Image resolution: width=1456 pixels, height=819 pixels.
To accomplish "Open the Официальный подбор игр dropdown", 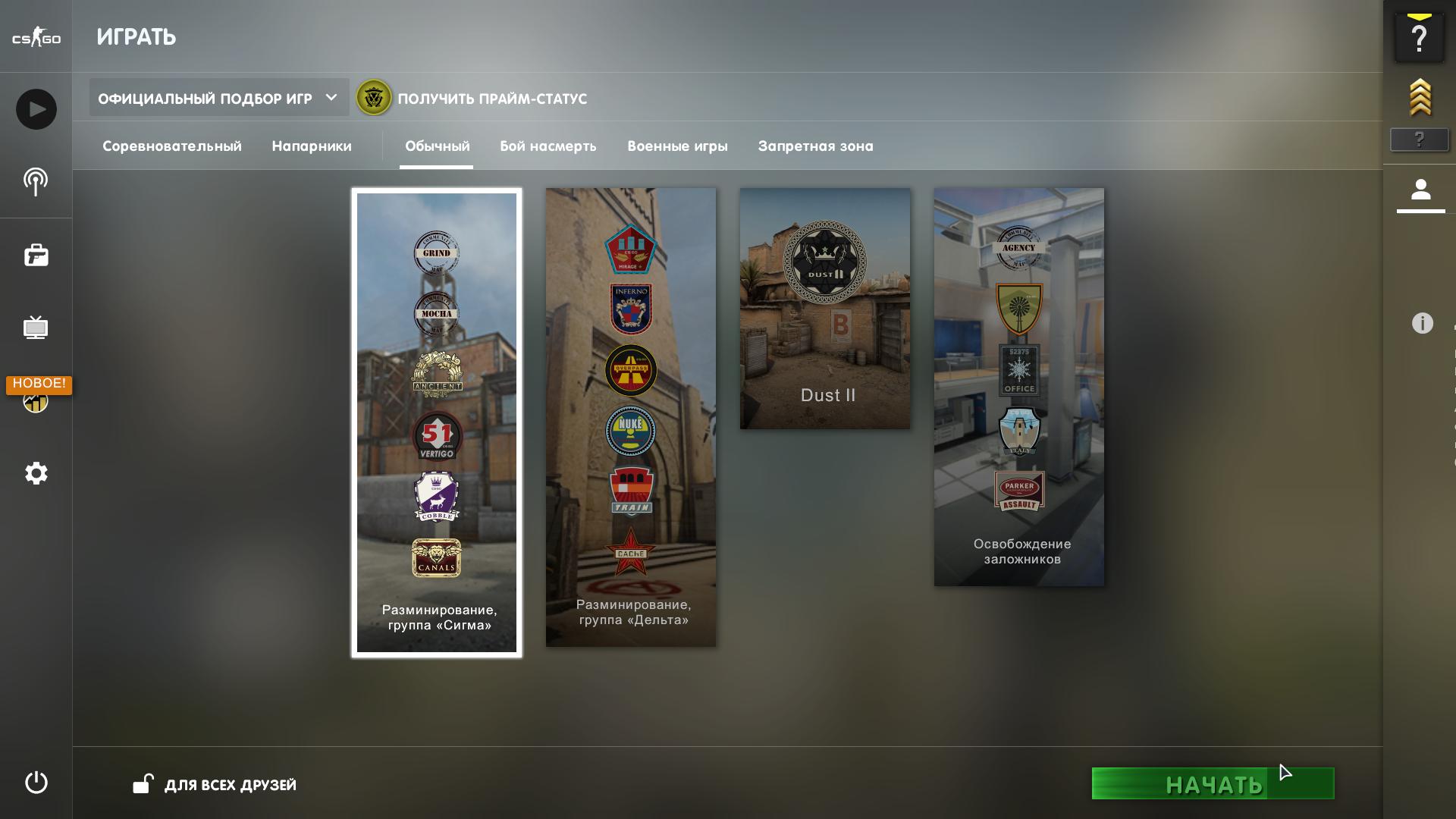I will coord(218,99).
